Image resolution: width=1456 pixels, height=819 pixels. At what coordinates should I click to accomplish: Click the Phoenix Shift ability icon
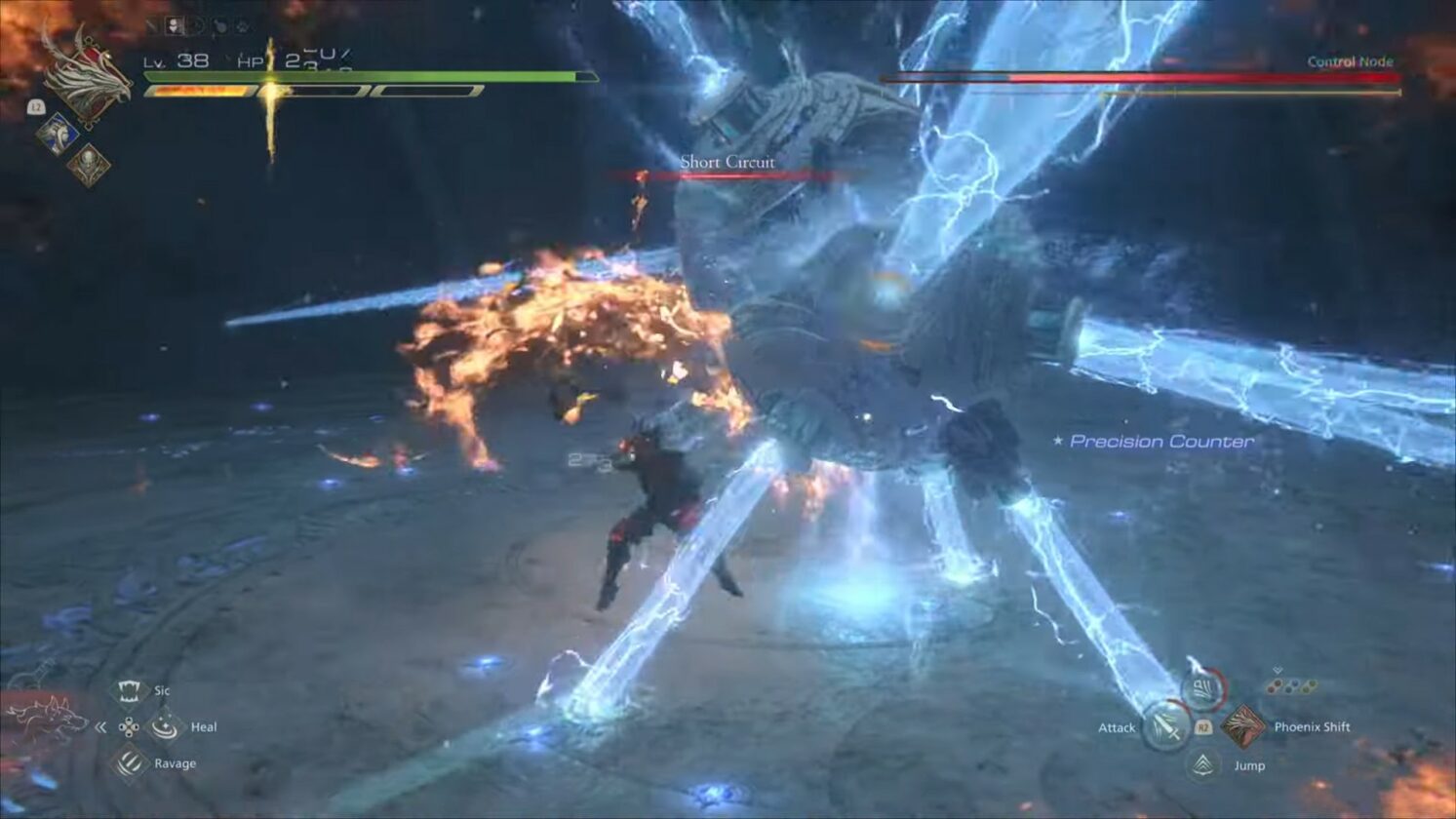(x=1245, y=728)
